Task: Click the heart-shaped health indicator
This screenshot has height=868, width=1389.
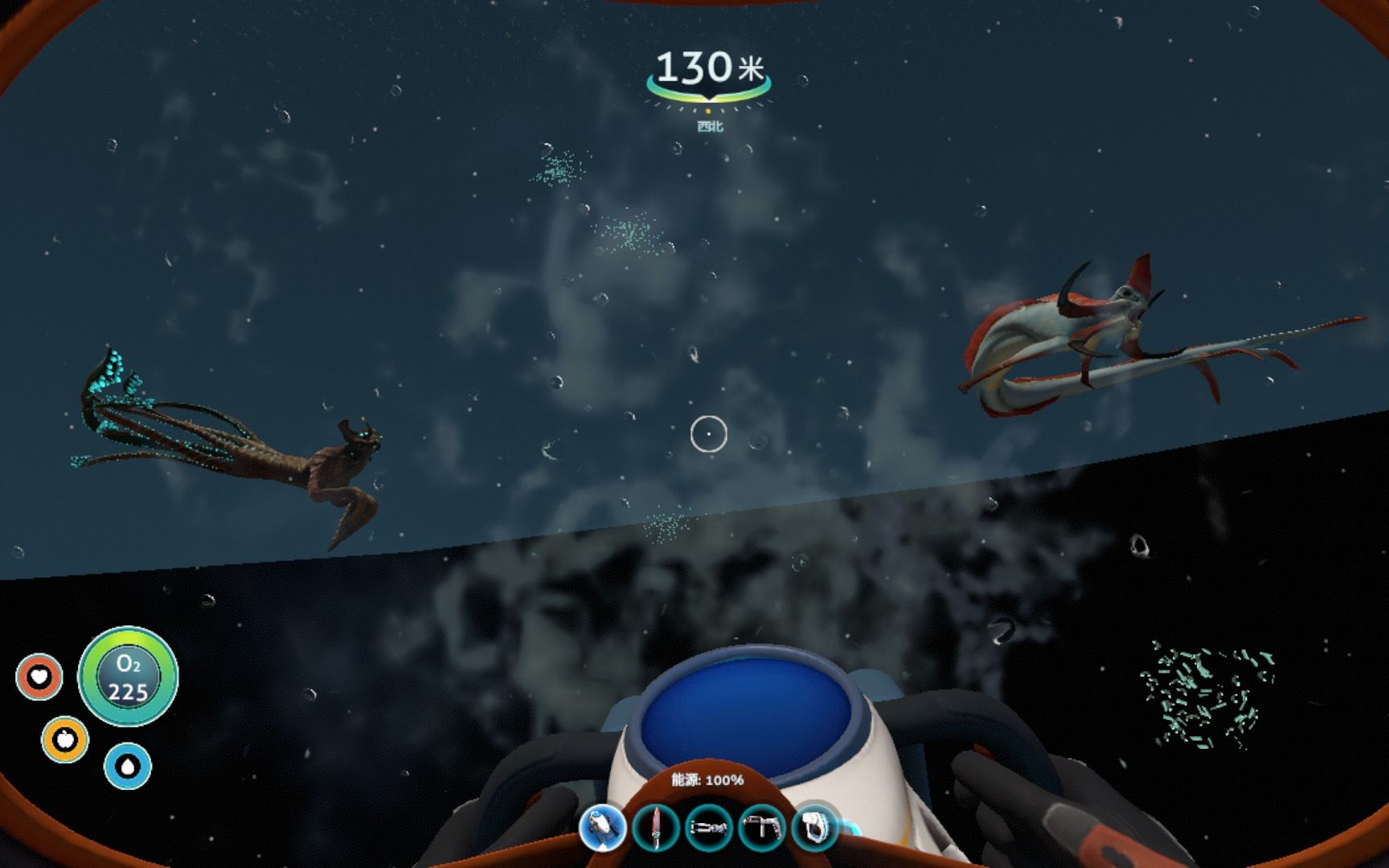Action: coord(40,678)
